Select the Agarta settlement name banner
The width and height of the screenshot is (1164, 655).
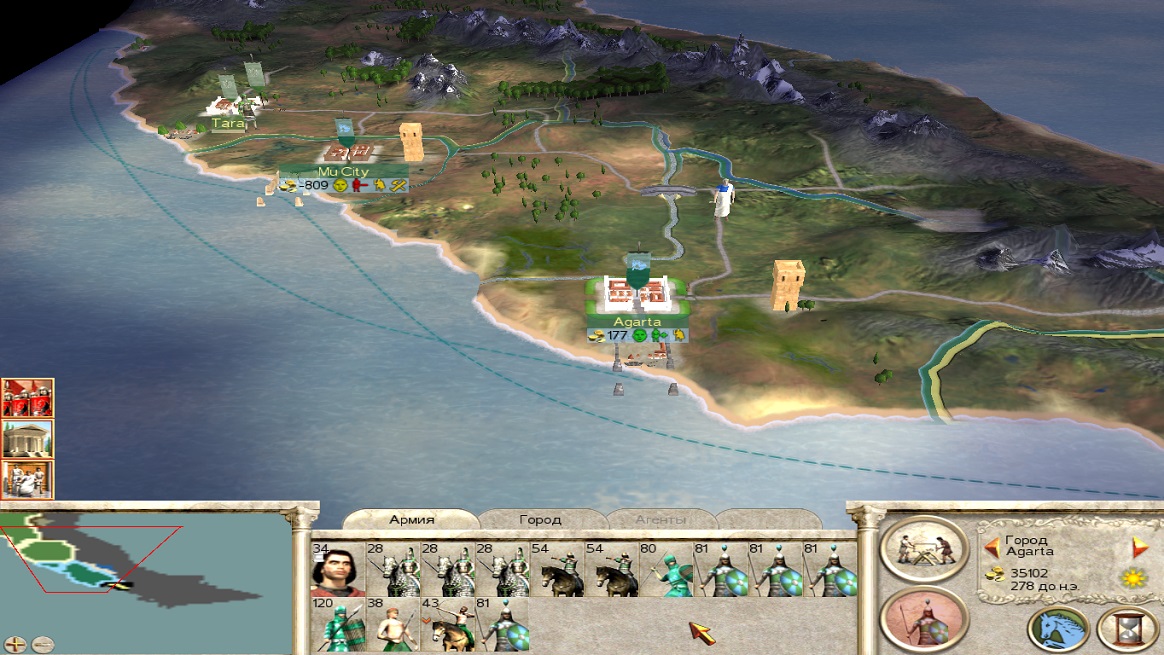[637, 322]
